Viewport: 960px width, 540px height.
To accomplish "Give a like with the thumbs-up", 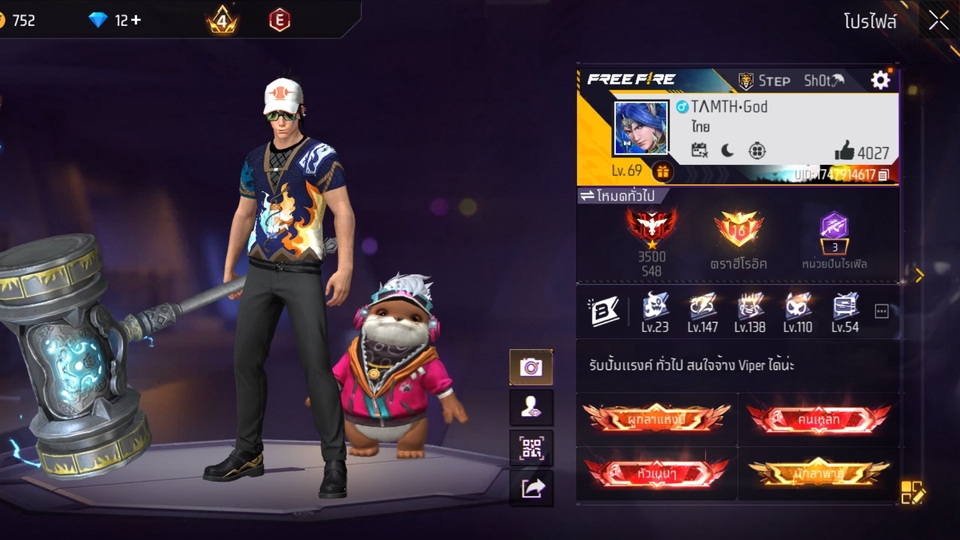I will tap(845, 151).
